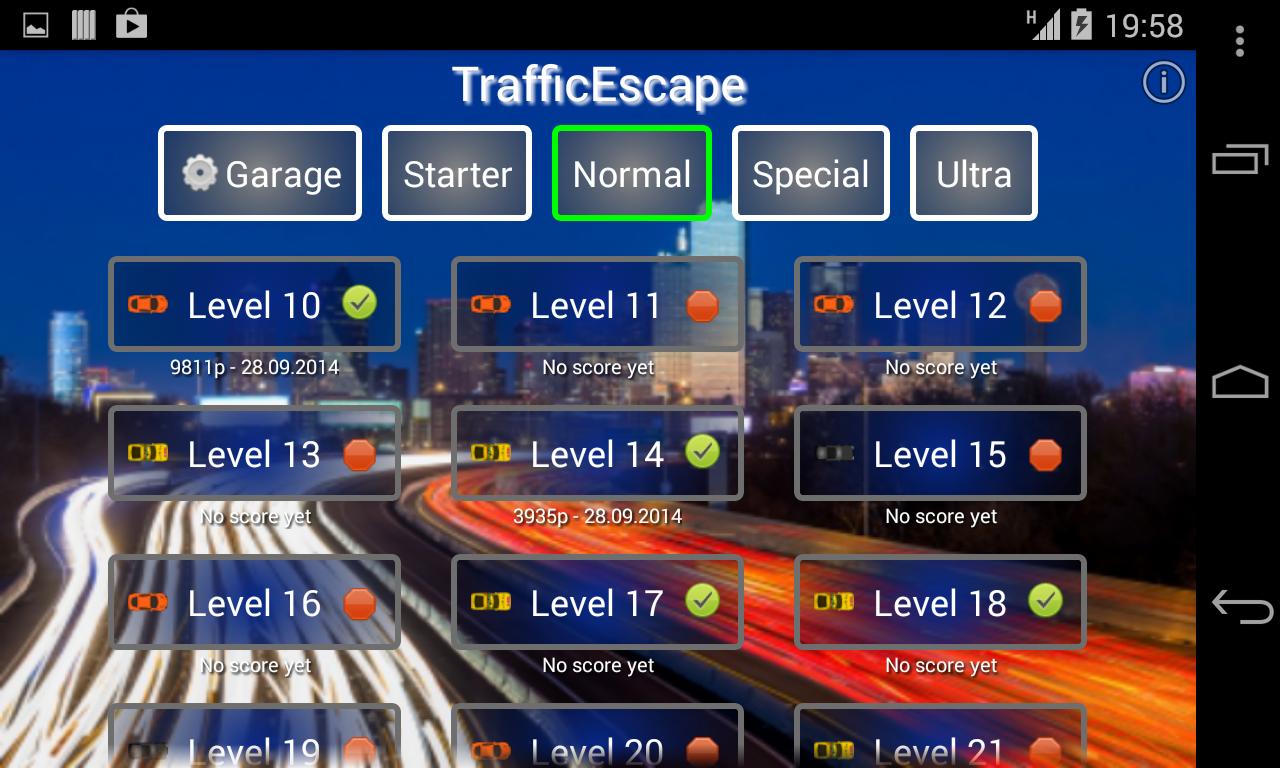Image resolution: width=1280 pixels, height=768 pixels.
Task: Tap the red stop sign icon on Level 11
Action: click(703, 304)
